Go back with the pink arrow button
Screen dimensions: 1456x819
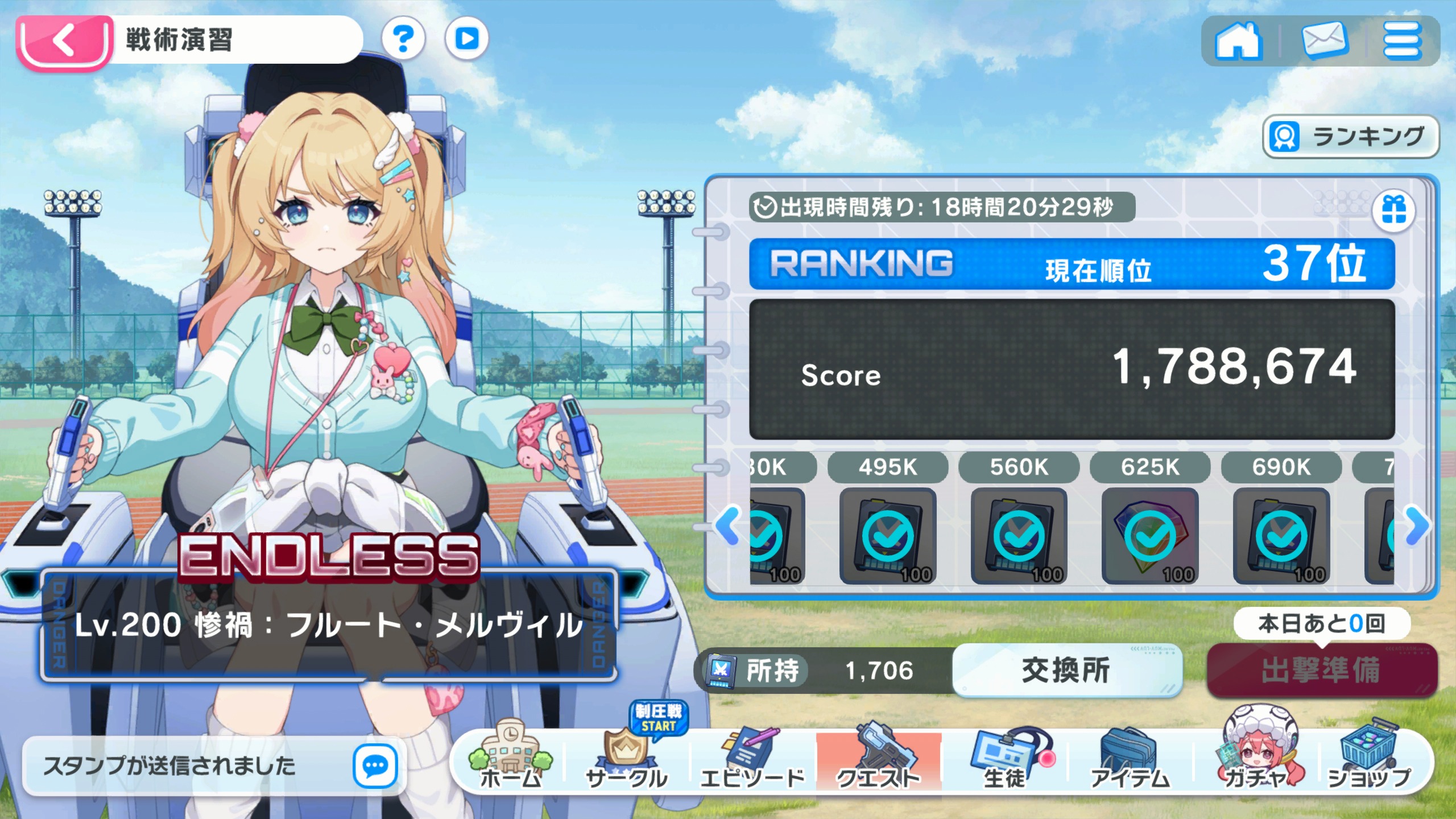point(64,42)
